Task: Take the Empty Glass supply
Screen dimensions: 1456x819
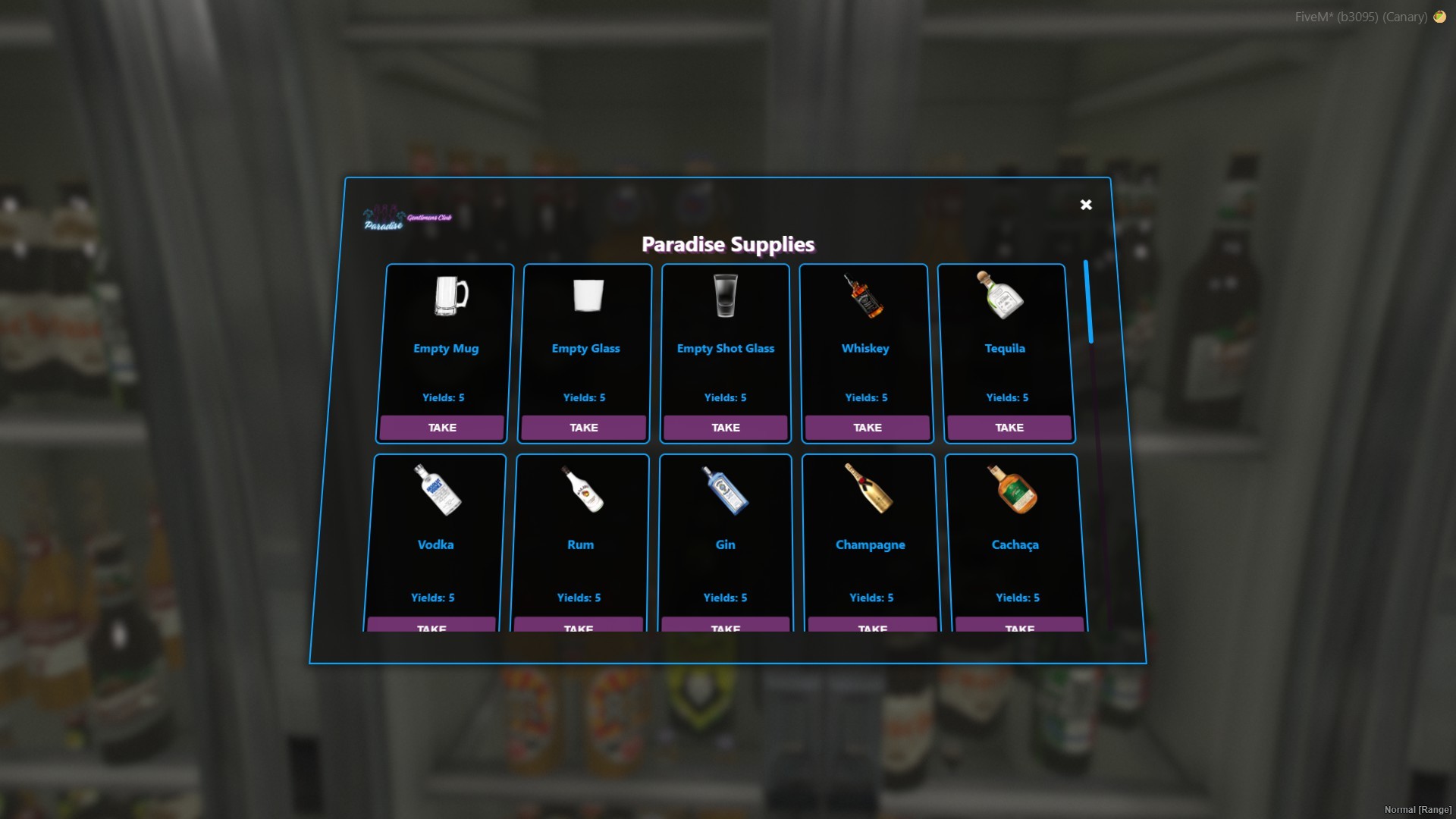Action: tap(584, 428)
